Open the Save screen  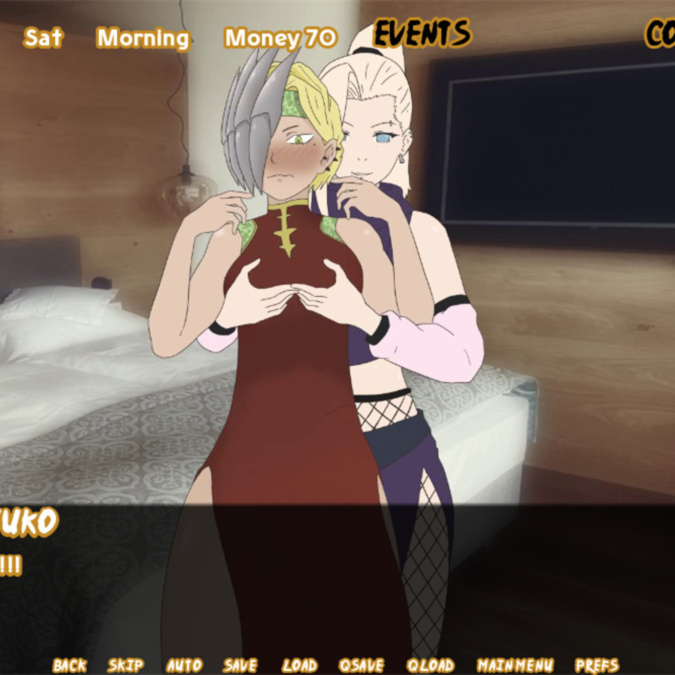click(x=240, y=665)
